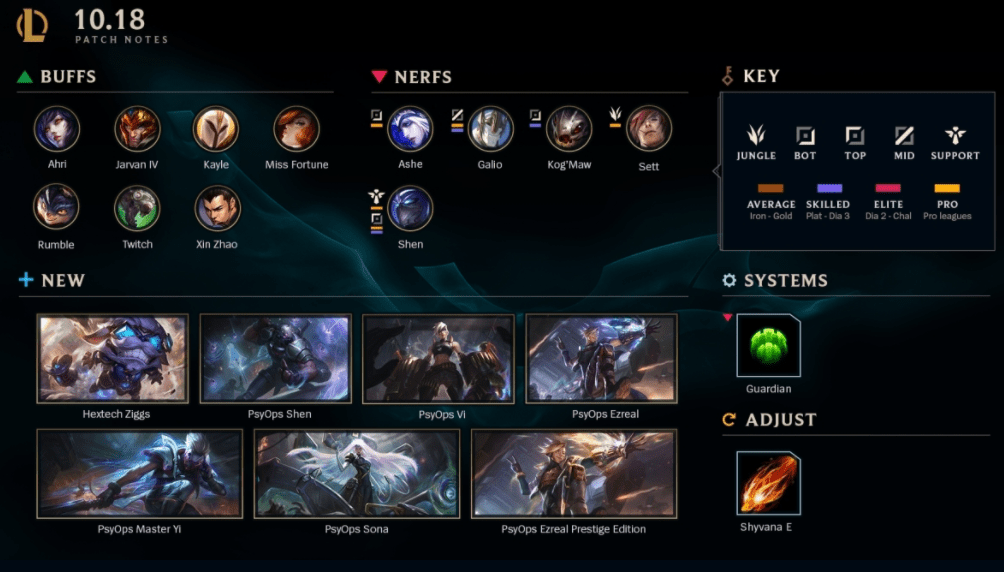The image size is (1004, 572).
Task: Select the Shen nerf portrait
Action: click(410, 208)
